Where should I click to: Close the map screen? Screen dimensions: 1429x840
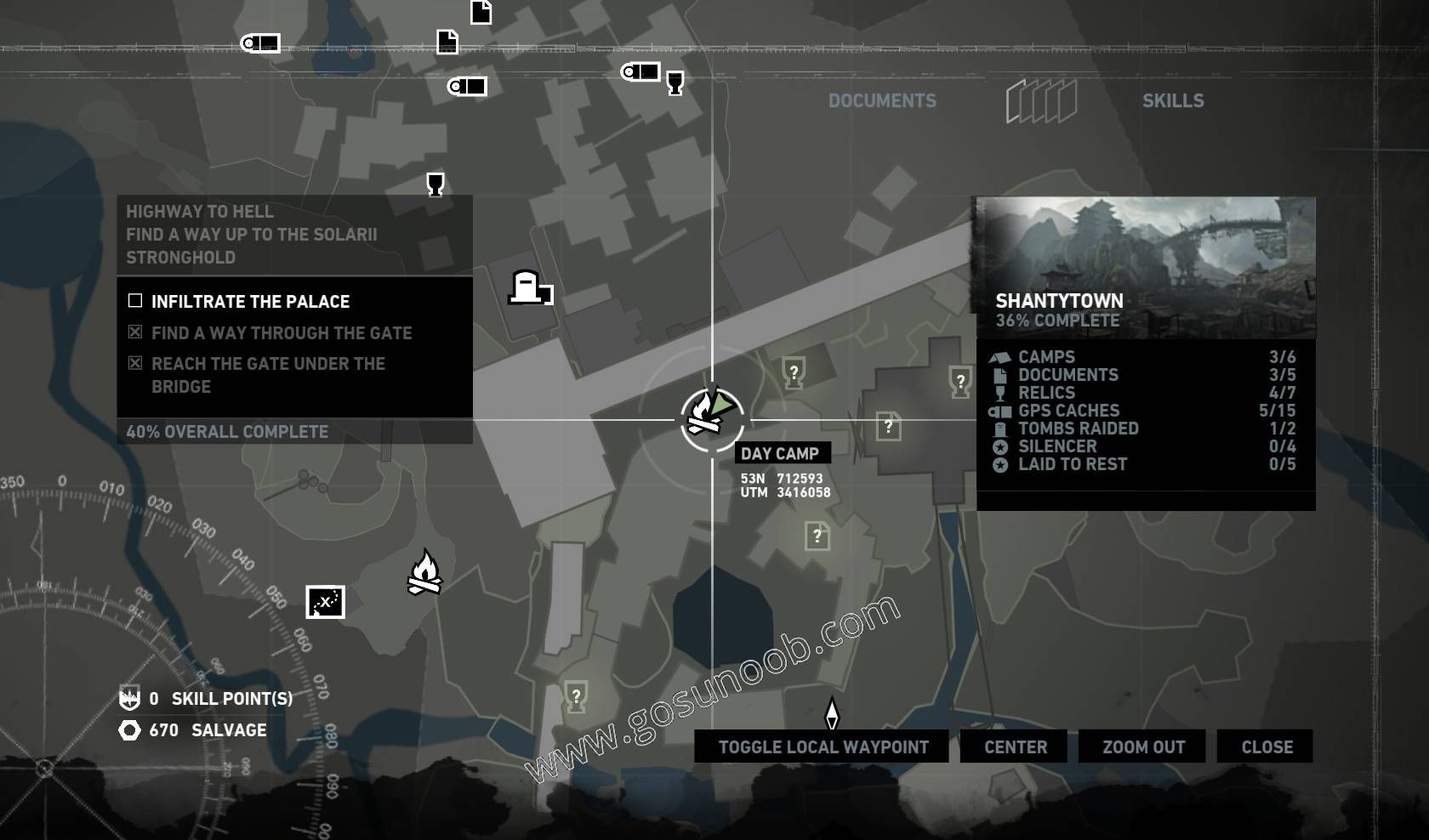click(x=1266, y=746)
